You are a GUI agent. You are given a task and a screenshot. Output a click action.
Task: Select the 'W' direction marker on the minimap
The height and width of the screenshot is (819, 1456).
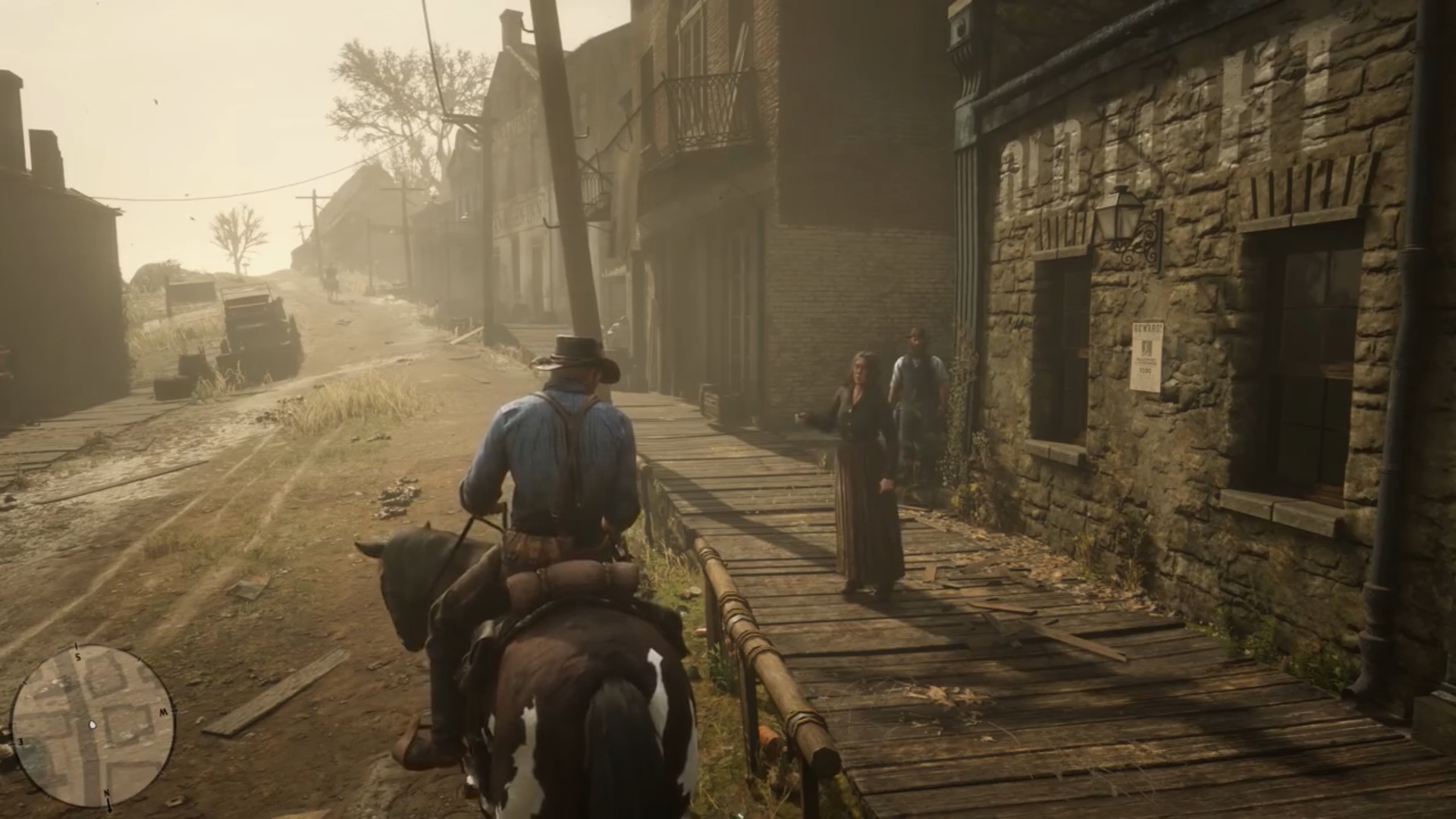tap(164, 711)
